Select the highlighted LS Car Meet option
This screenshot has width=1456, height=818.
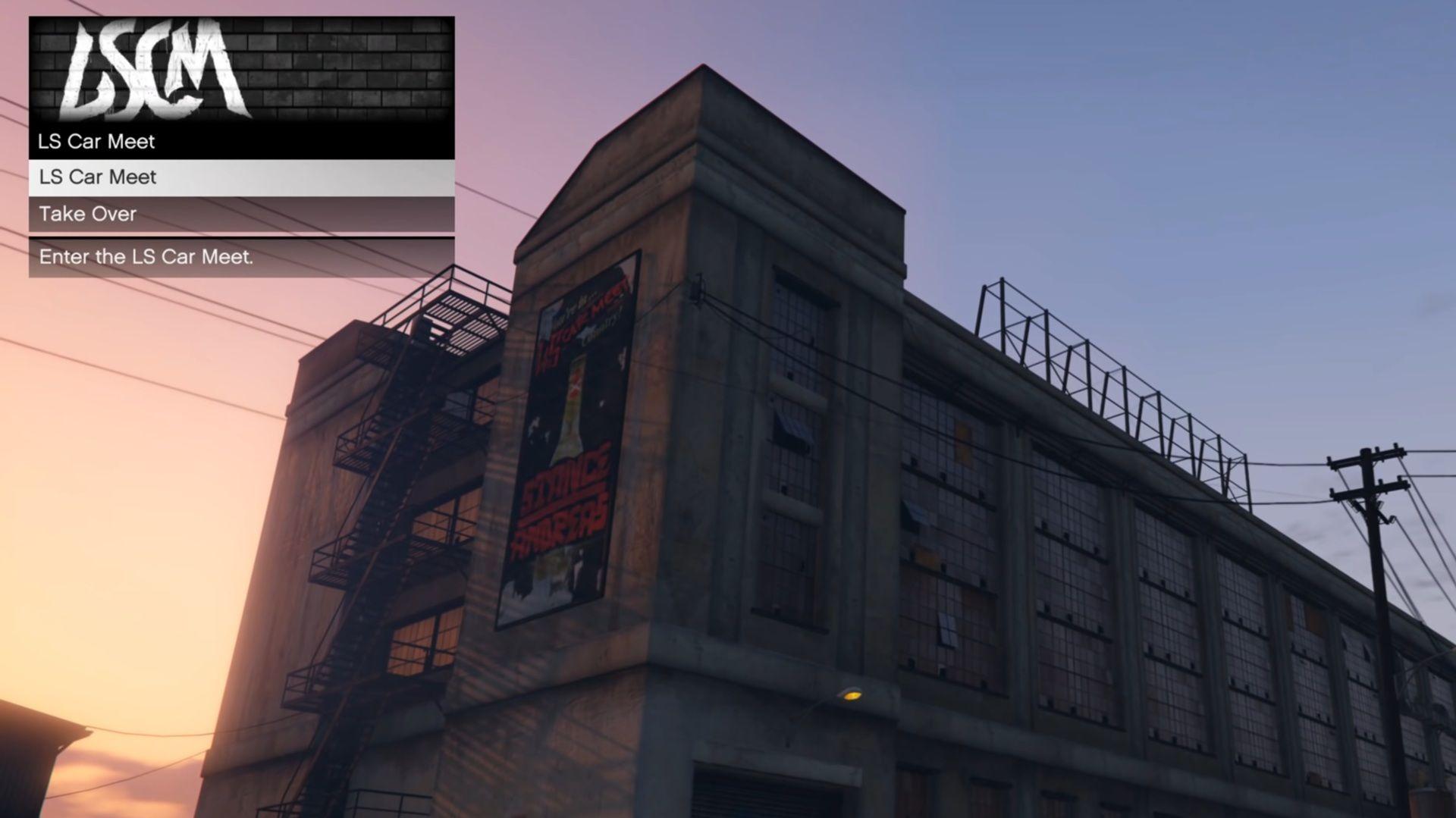click(x=97, y=177)
